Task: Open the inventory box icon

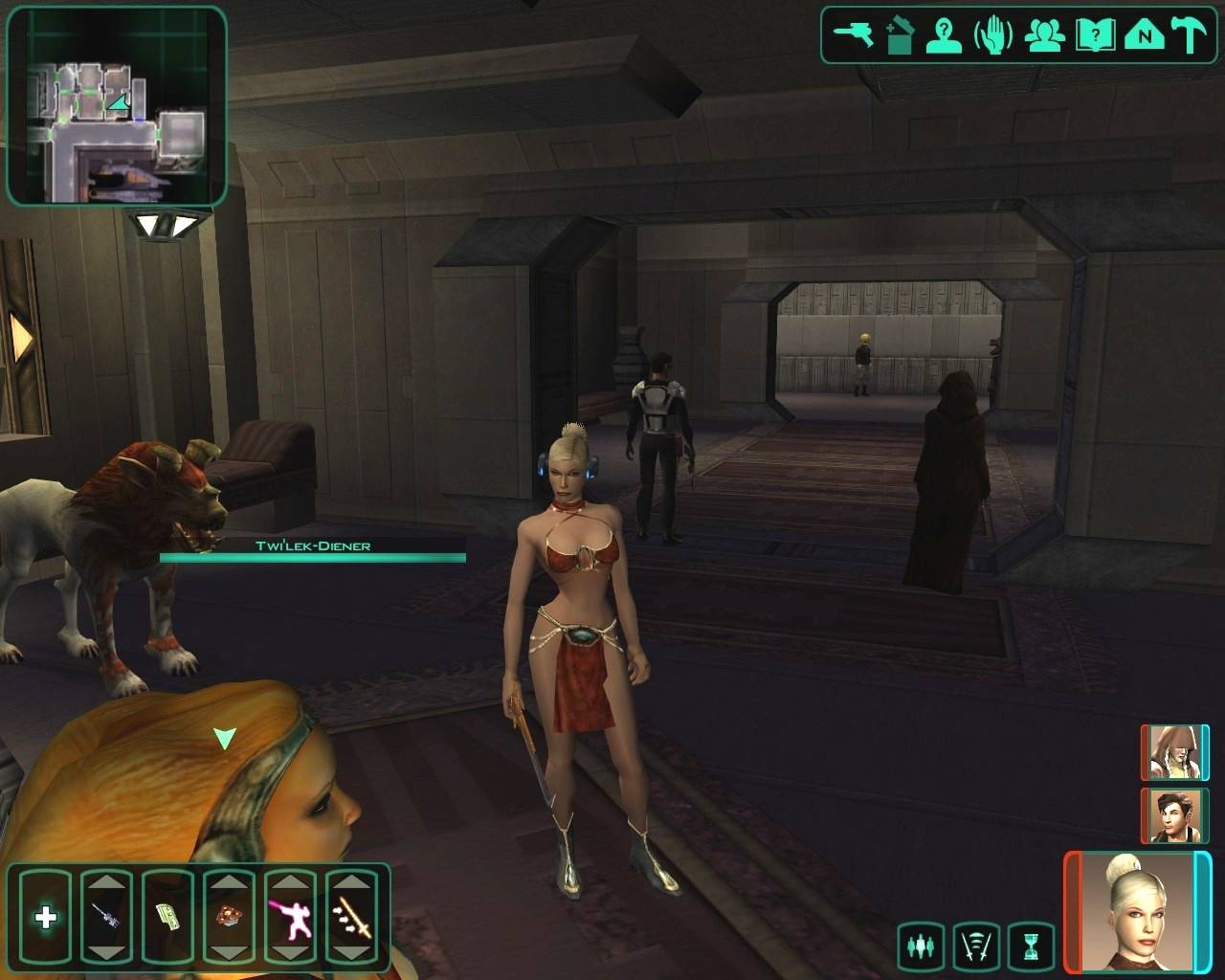Action: tap(900, 35)
